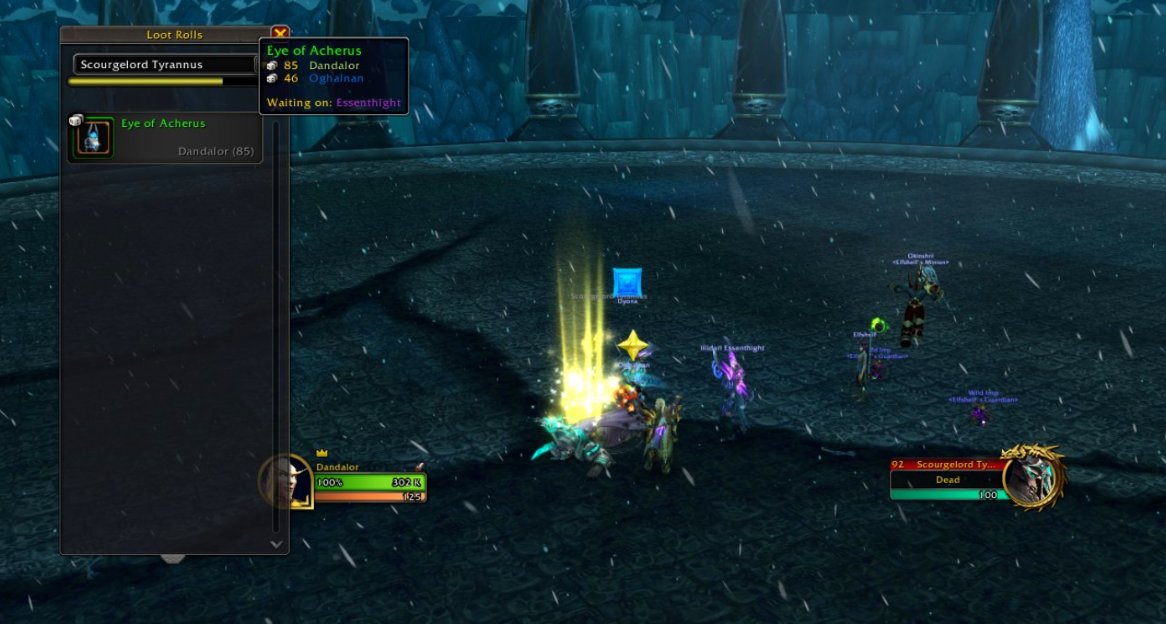The width and height of the screenshot is (1166, 624).
Task: Click the Scourgelord Tyrannus target frame nameplate
Action: pos(946,465)
